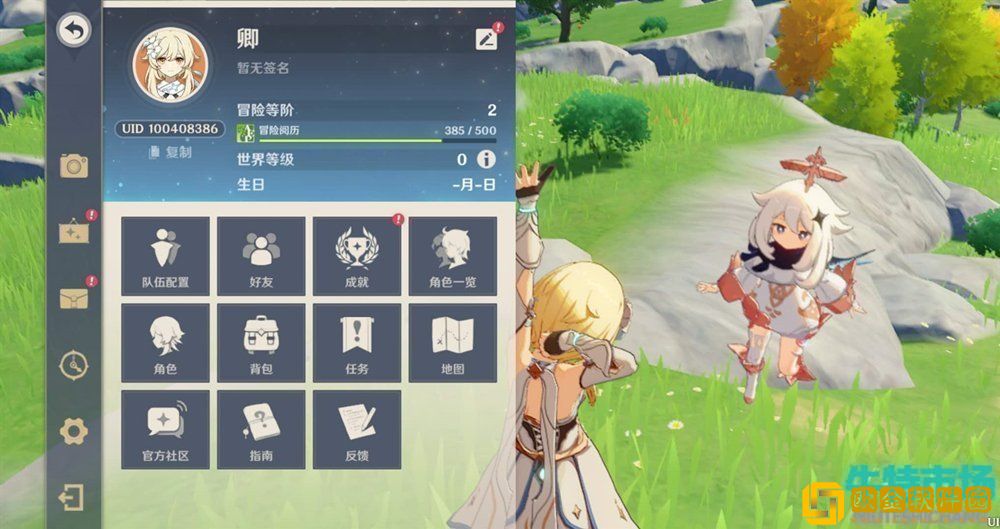Show world level info

pos(486,159)
